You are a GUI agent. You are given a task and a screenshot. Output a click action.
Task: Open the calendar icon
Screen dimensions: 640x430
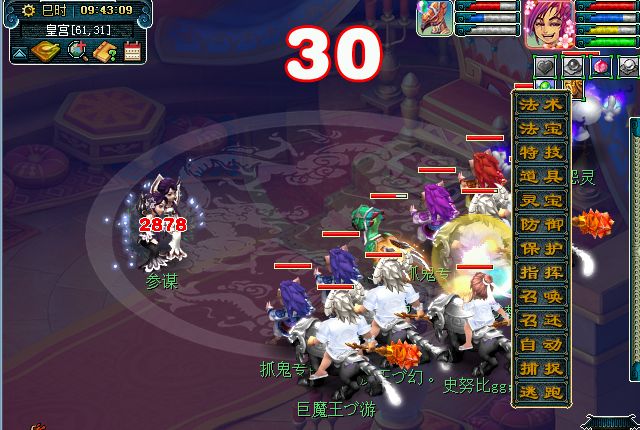(x=132, y=51)
